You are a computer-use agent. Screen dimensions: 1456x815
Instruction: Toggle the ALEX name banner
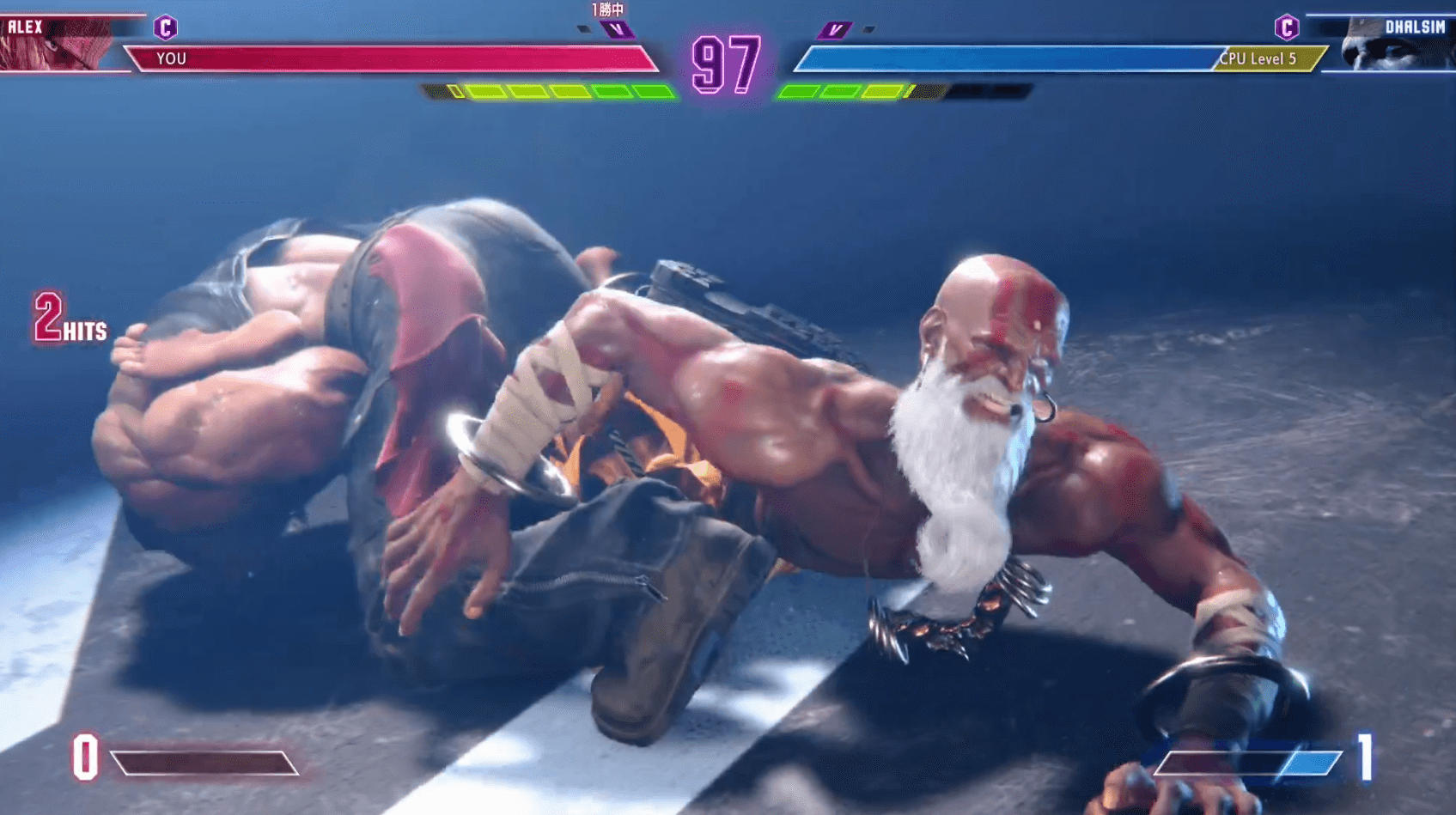tap(26, 26)
